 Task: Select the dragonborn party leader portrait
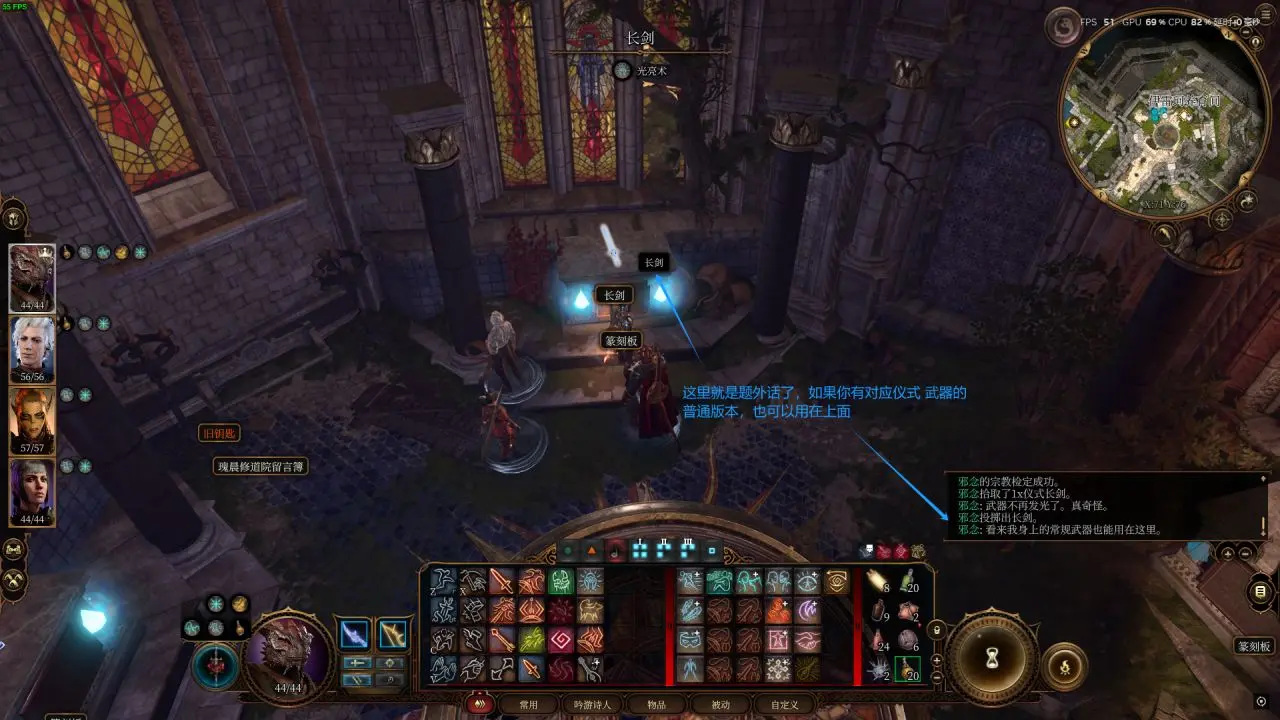pos(32,276)
